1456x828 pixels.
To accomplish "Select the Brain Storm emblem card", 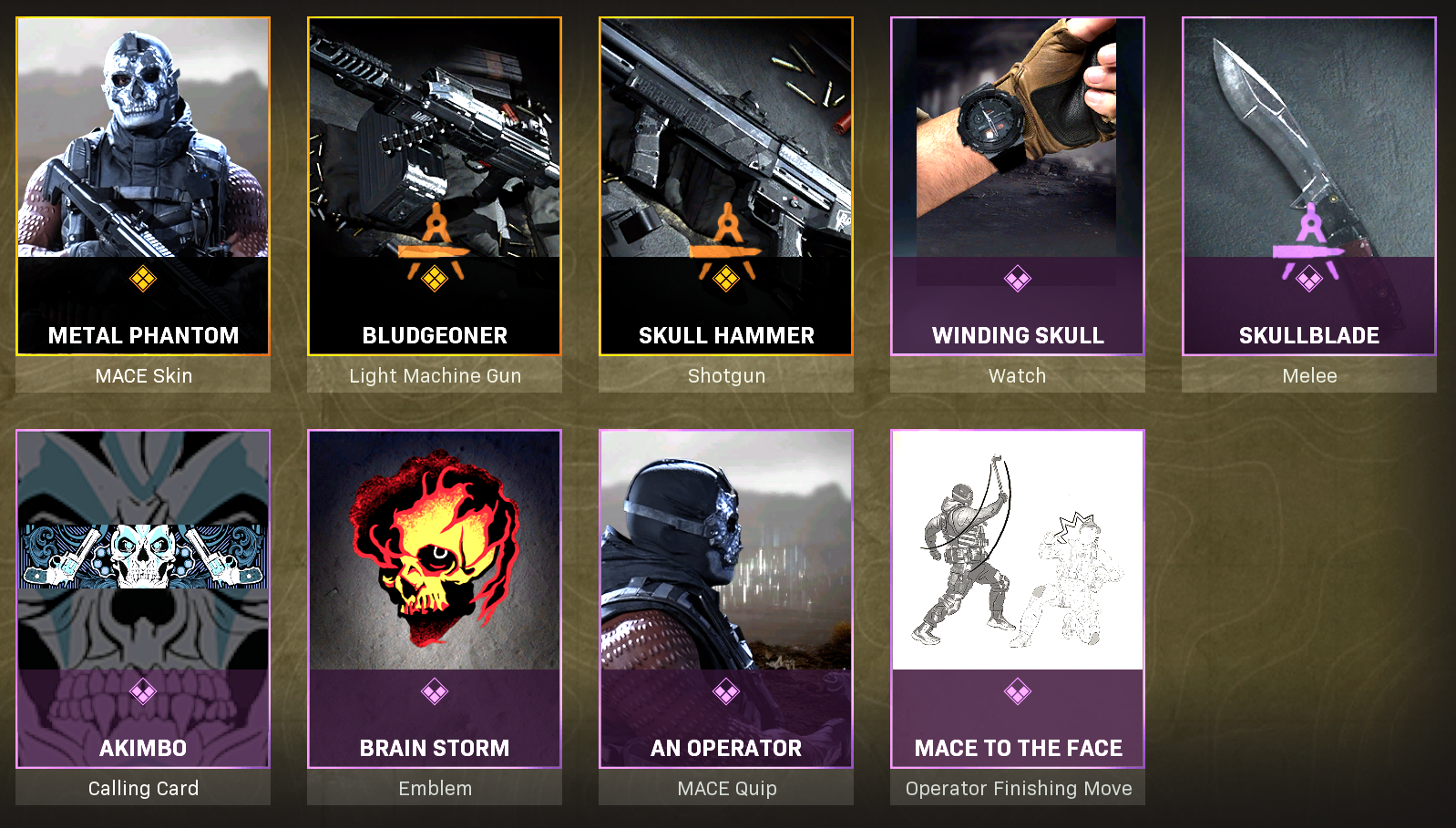I will pos(435,598).
